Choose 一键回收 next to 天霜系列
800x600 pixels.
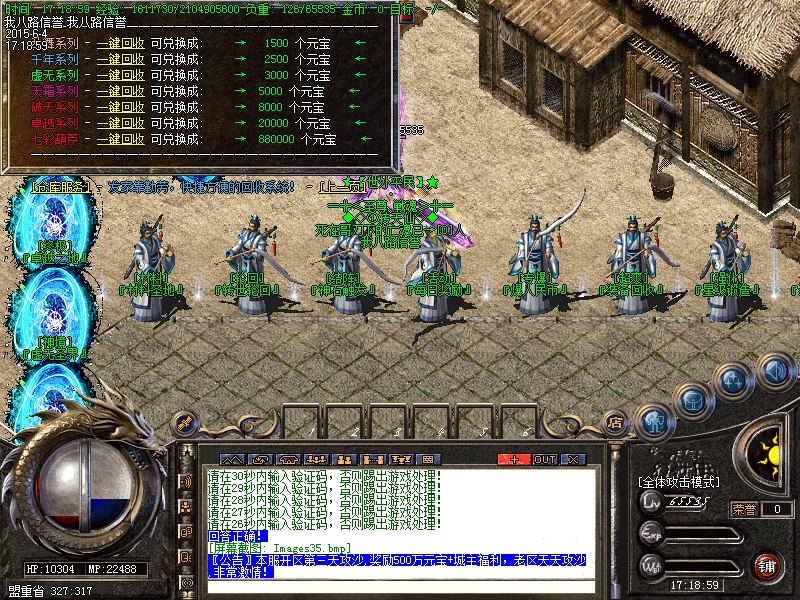[120, 91]
